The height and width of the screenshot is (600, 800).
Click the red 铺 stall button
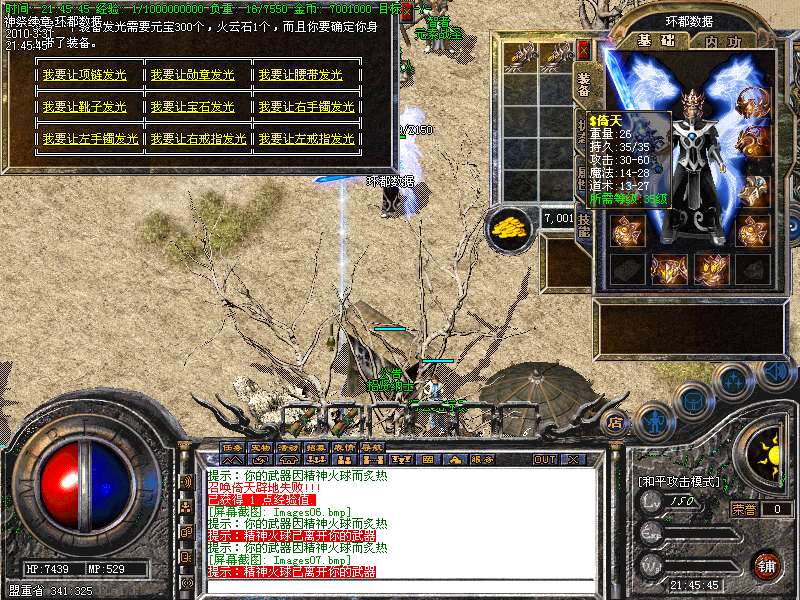(766, 564)
